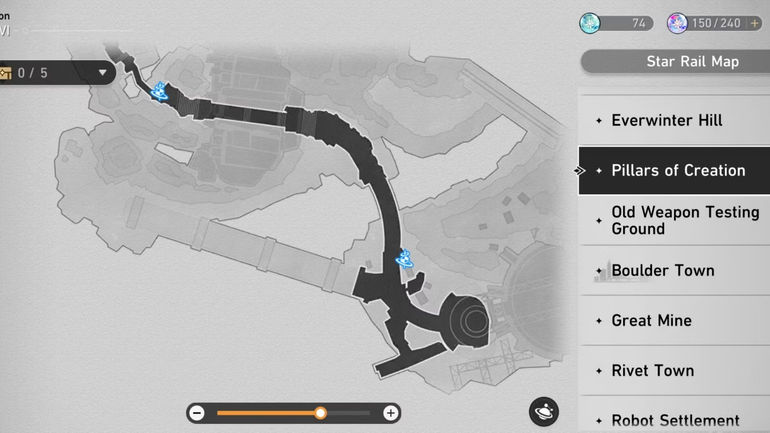
Task: Add Stellar Jade with plus button
Action: [x=755, y=23]
